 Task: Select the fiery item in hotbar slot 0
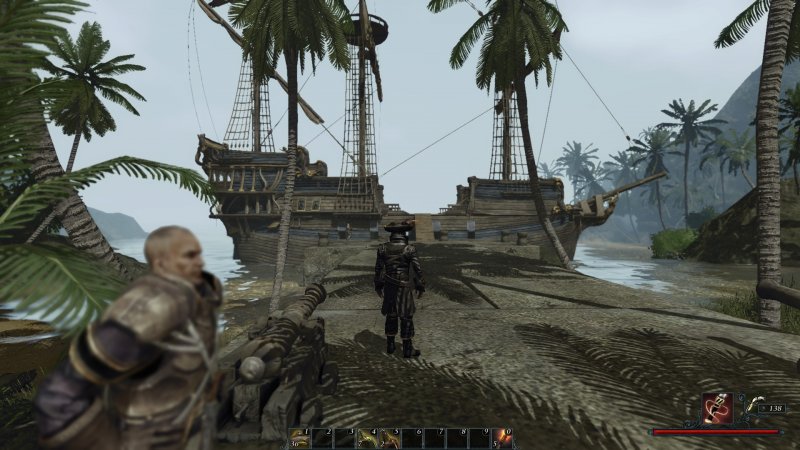[505, 438]
